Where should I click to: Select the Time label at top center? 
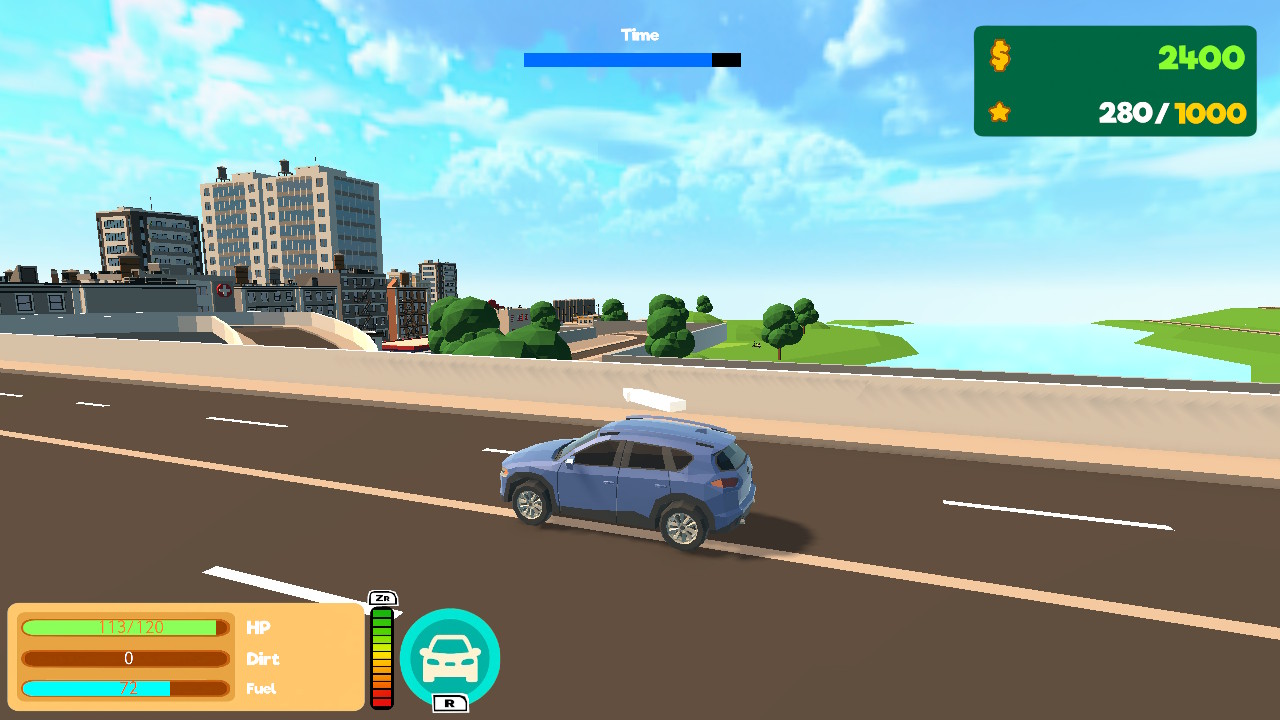pos(640,35)
